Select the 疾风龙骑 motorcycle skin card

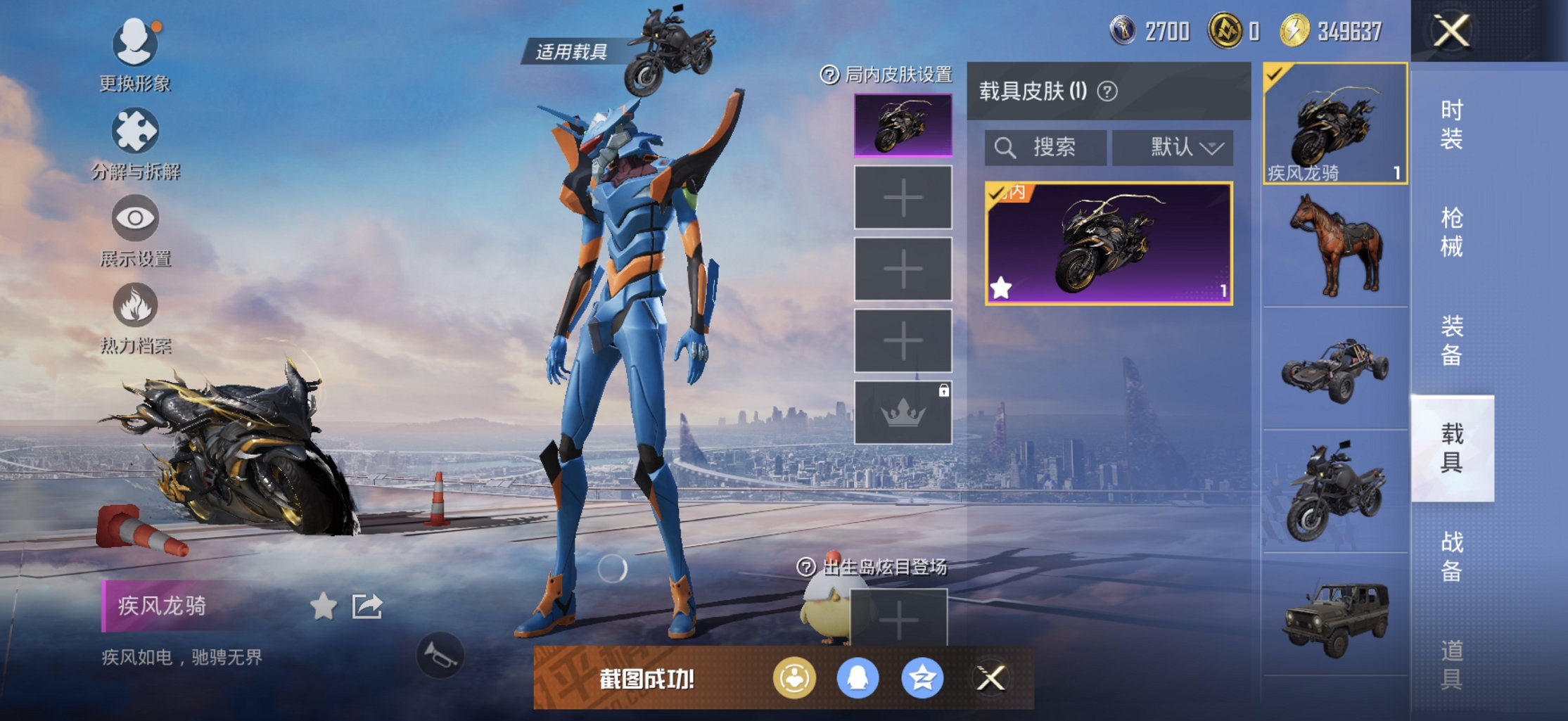point(1109,243)
